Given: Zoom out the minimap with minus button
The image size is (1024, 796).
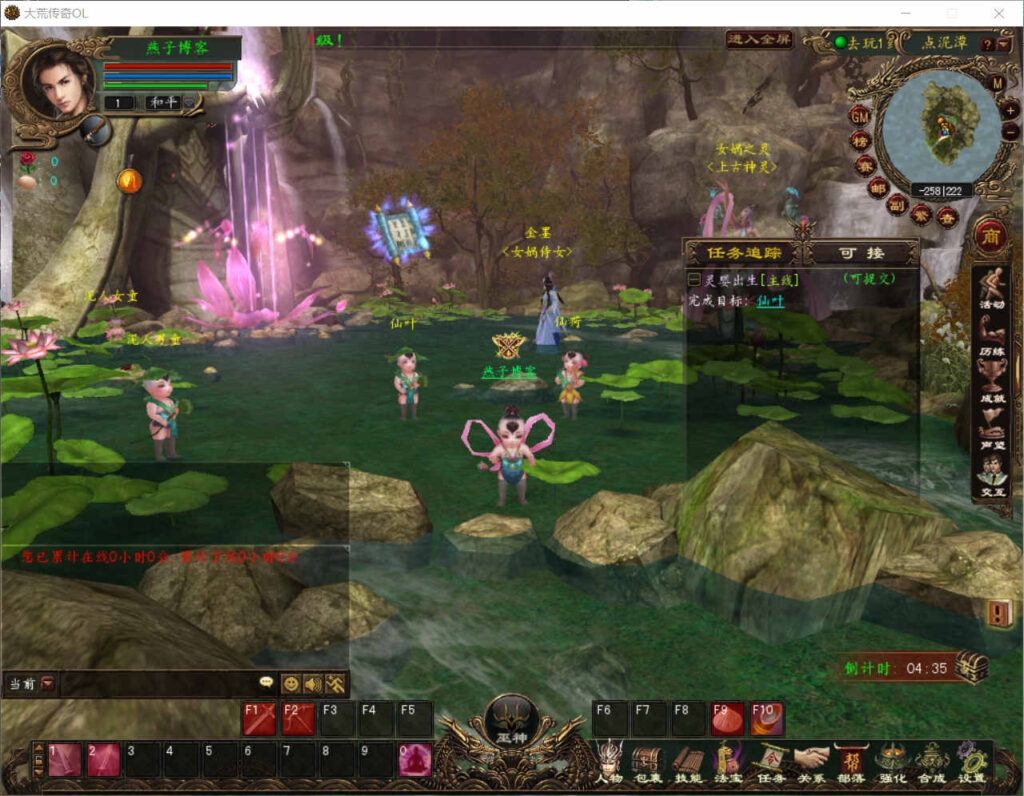Looking at the screenshot, I should 1011,132.
